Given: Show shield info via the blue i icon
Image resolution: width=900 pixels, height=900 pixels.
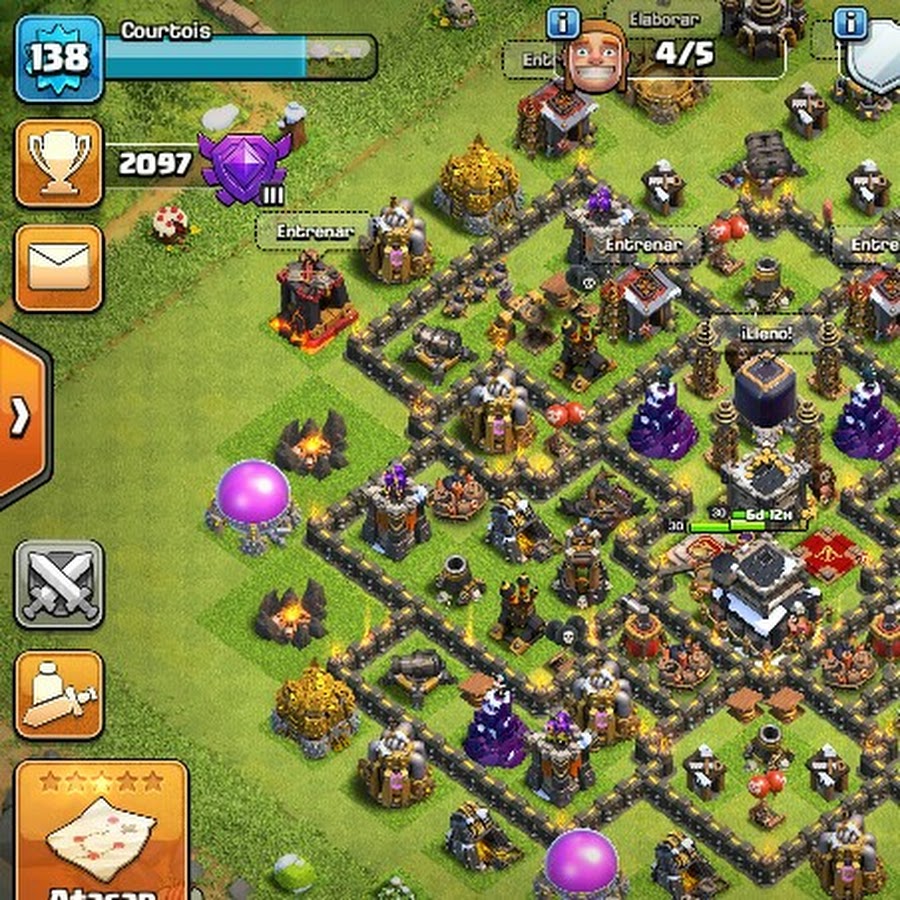Looking at the screenshot, I should point(851,22).
